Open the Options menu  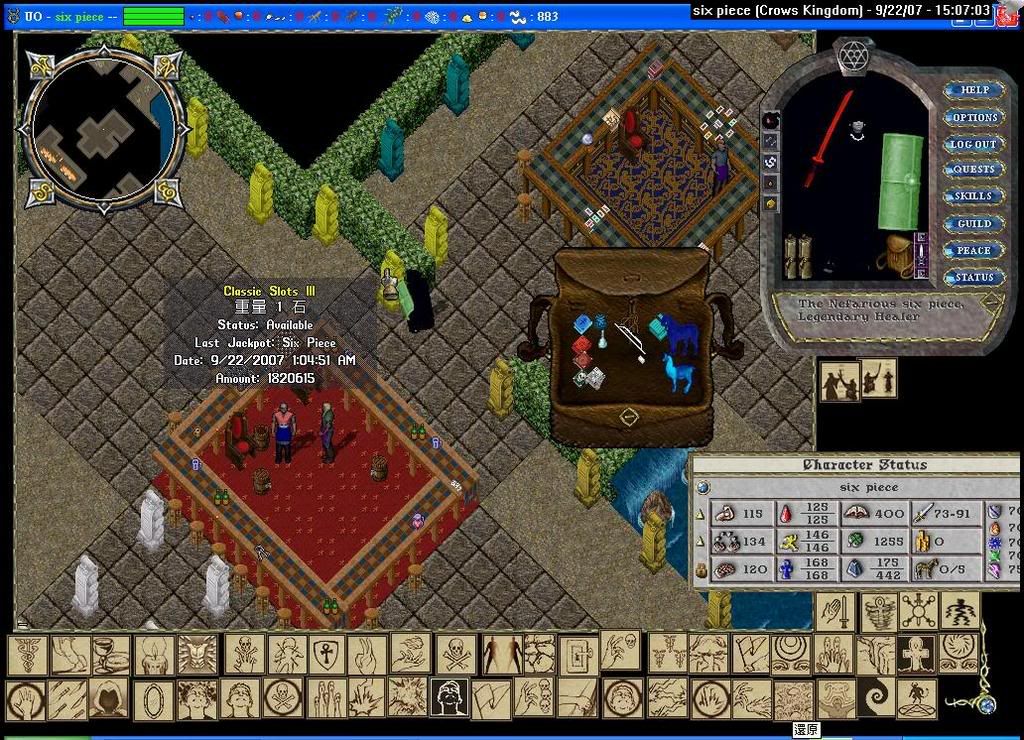click(x=974, y=117)
